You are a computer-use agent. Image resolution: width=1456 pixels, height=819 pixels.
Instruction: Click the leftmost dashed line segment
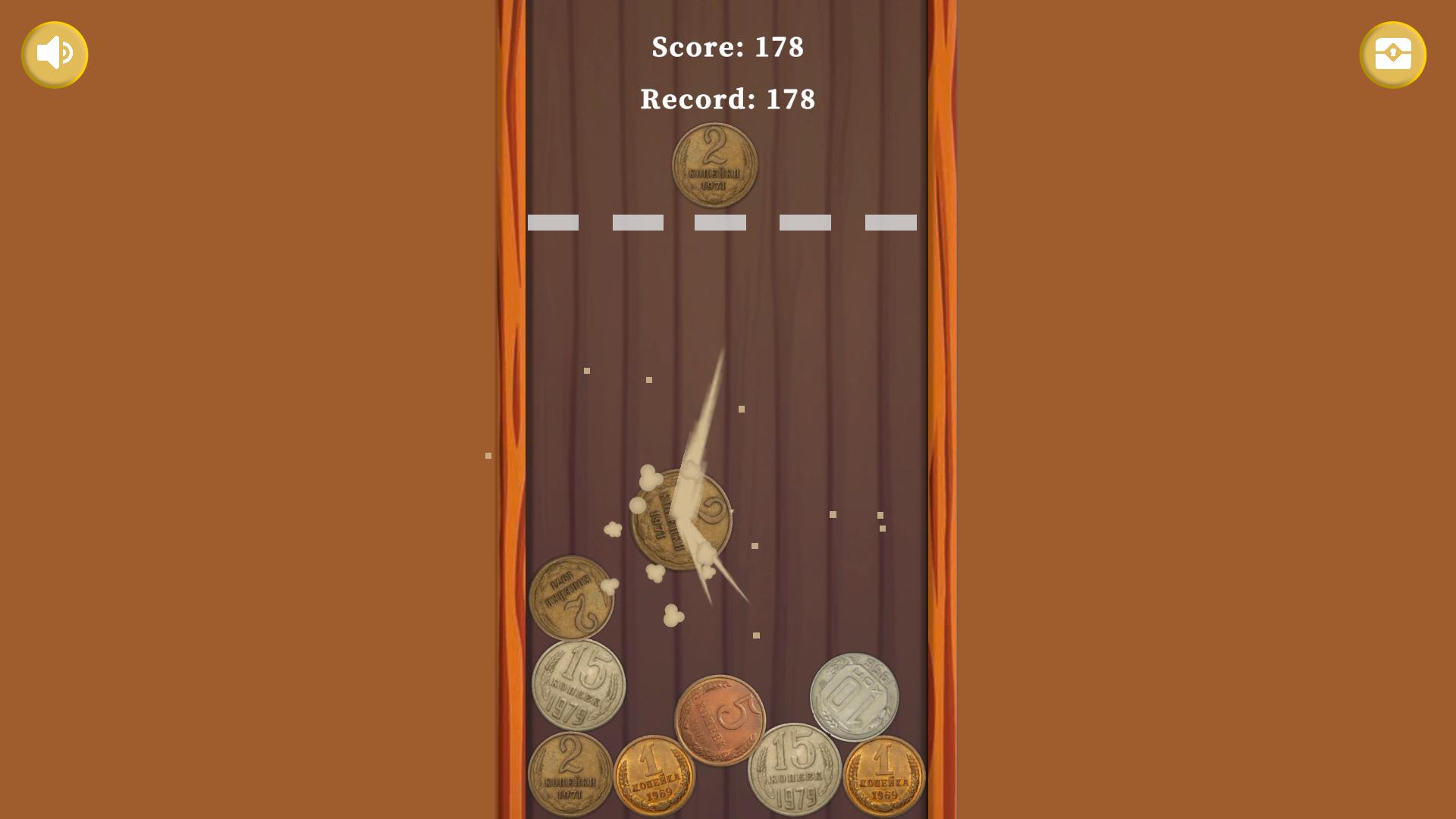click(553, 222)
